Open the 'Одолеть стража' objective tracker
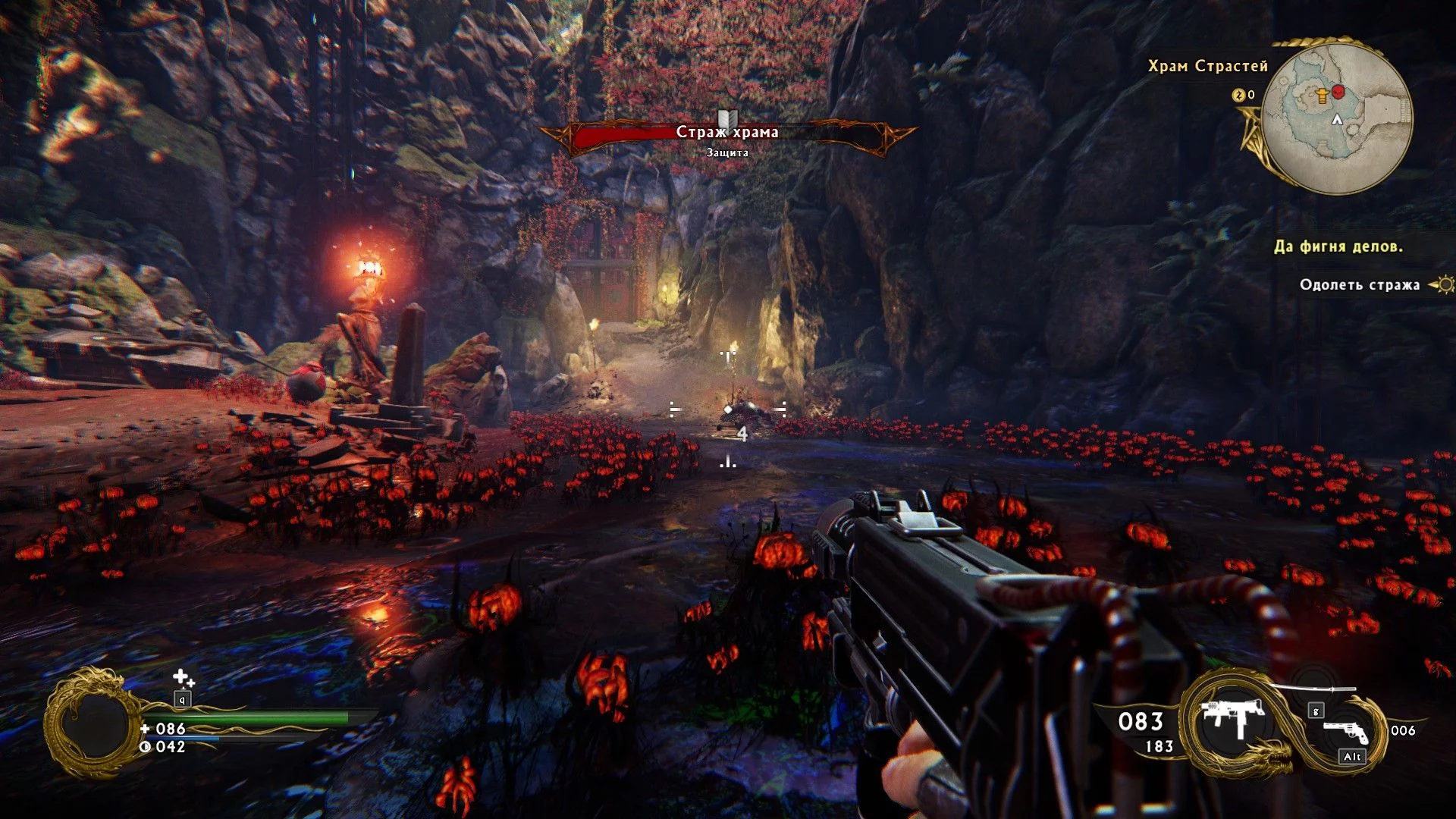This screenshot has width=1456, height=819. [x=1360, y=285]
